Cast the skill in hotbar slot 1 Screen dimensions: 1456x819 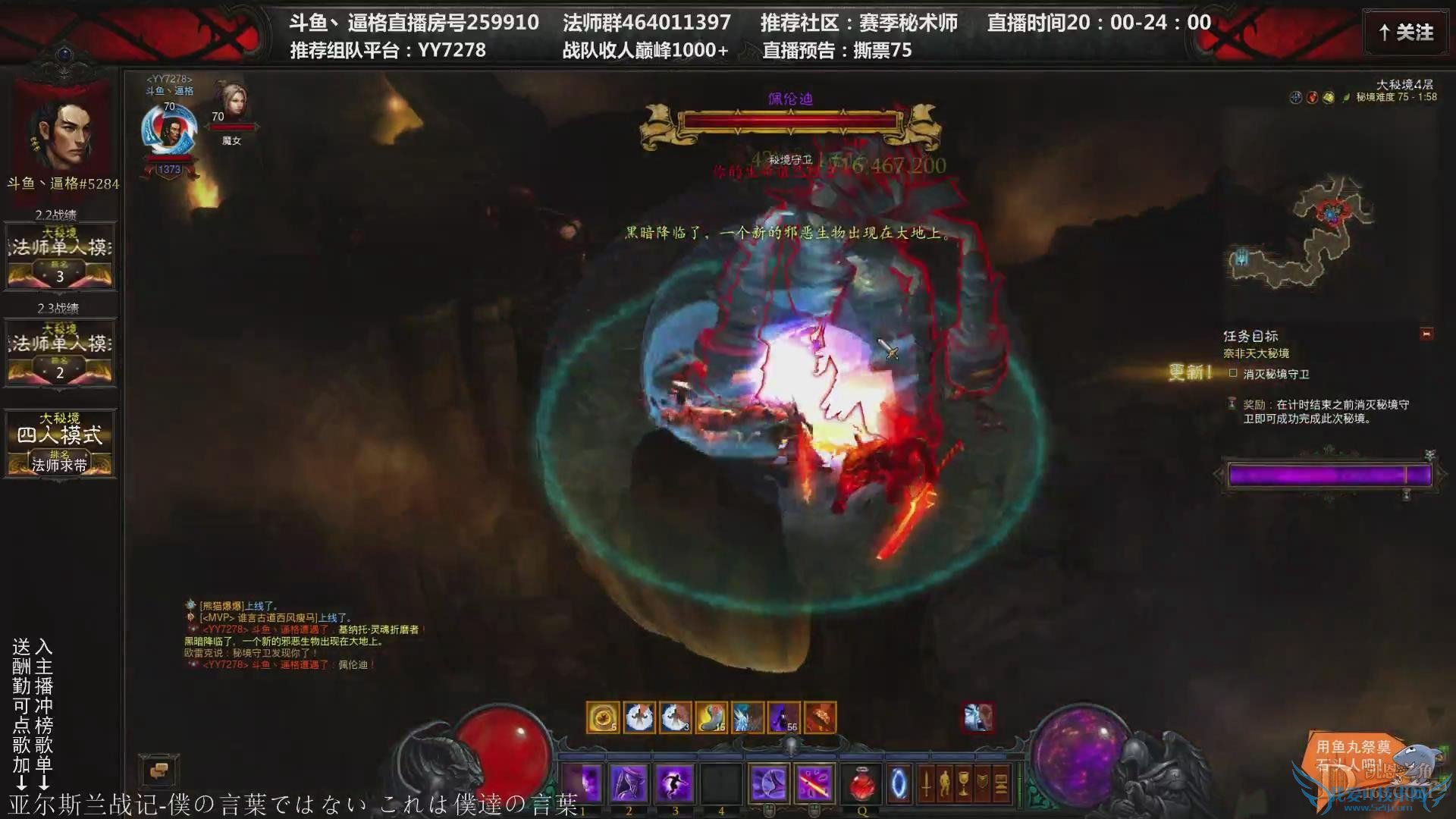[x=582, y=783]
